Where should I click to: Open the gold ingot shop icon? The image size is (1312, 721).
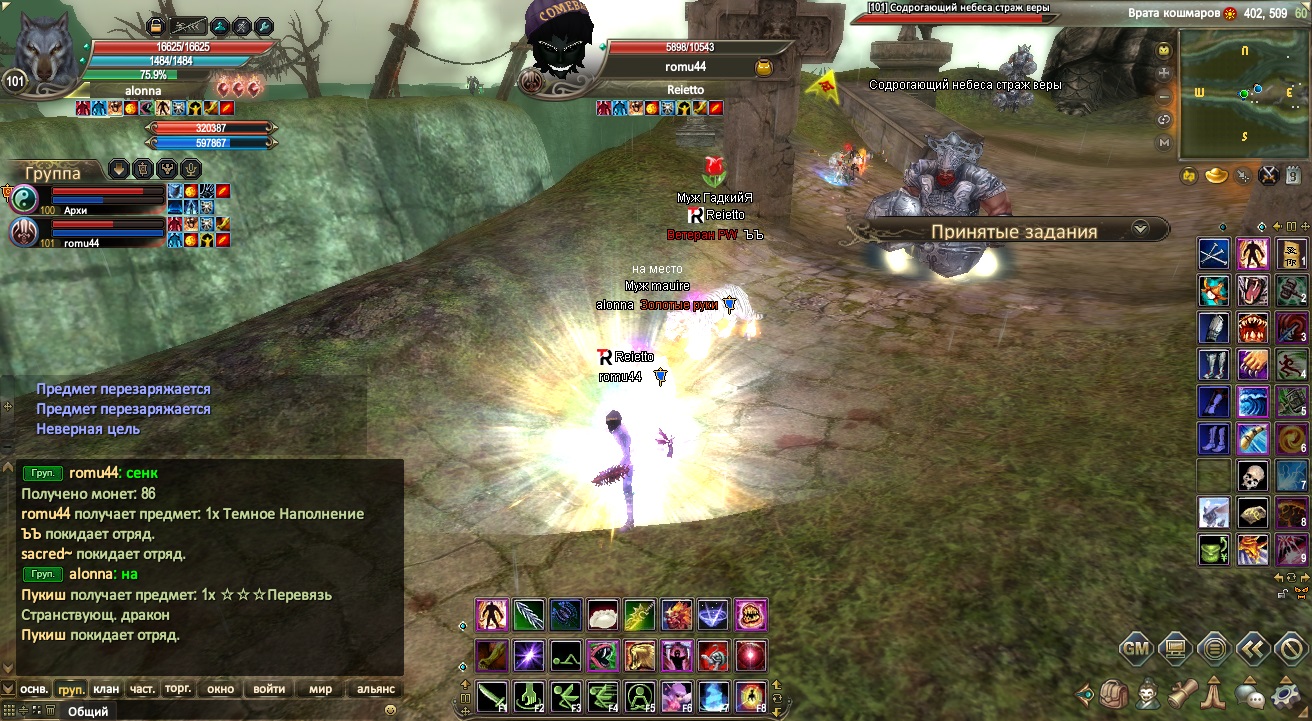(x=1216, y=176)
